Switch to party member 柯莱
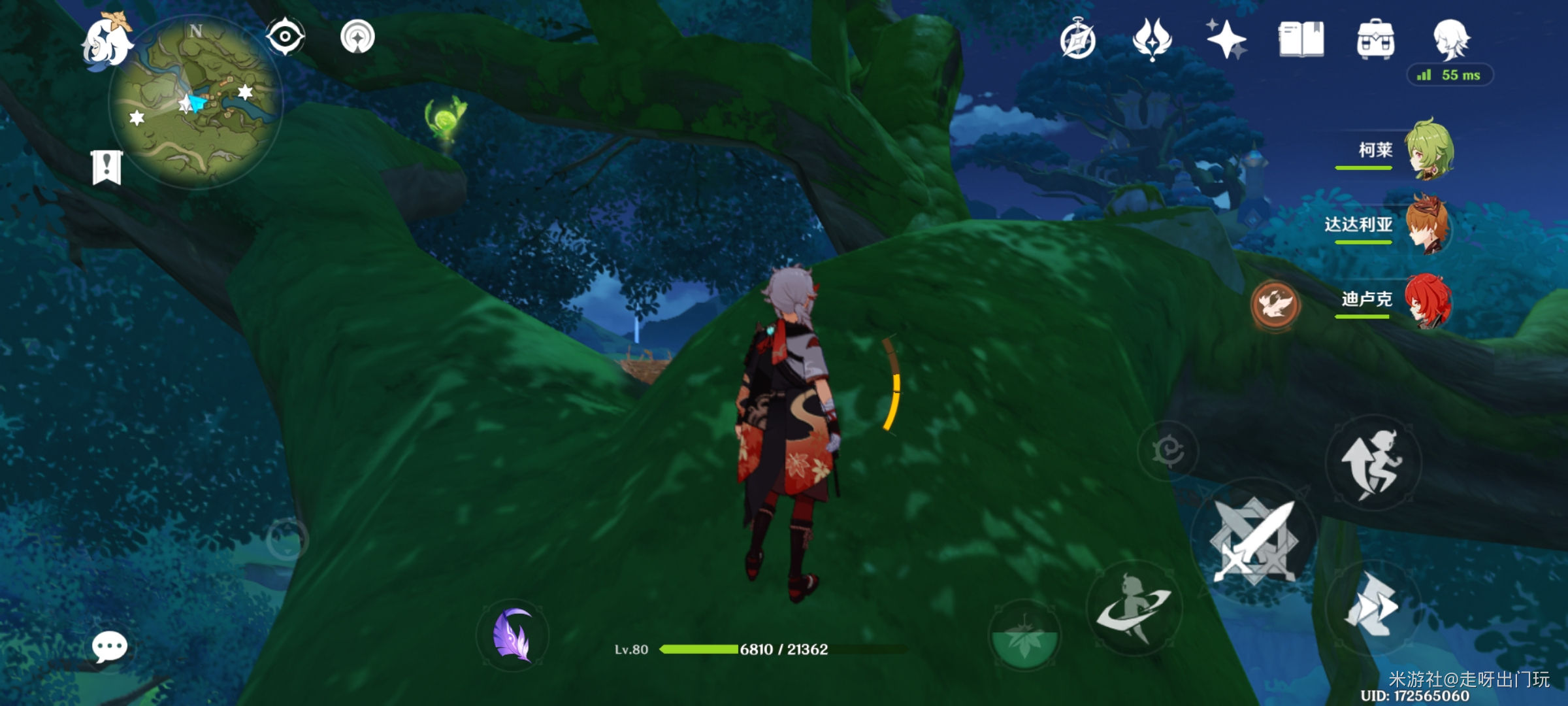This screenshot has height=706, width=1568. tap(1429, 150)
